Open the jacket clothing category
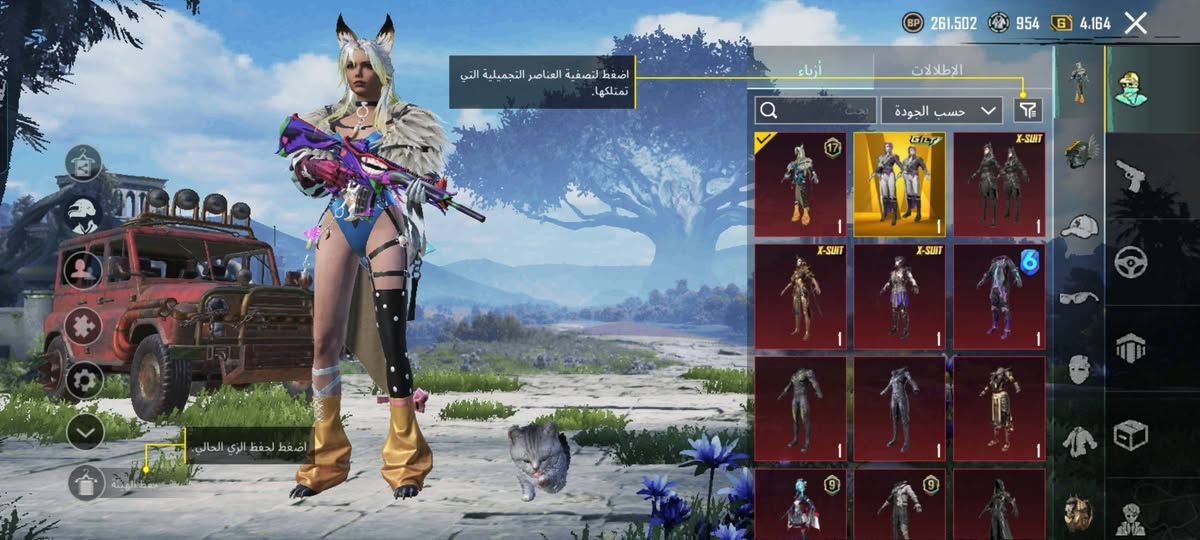Image resolution: width=1200 pixels, height=540 pixels. 1079,440
